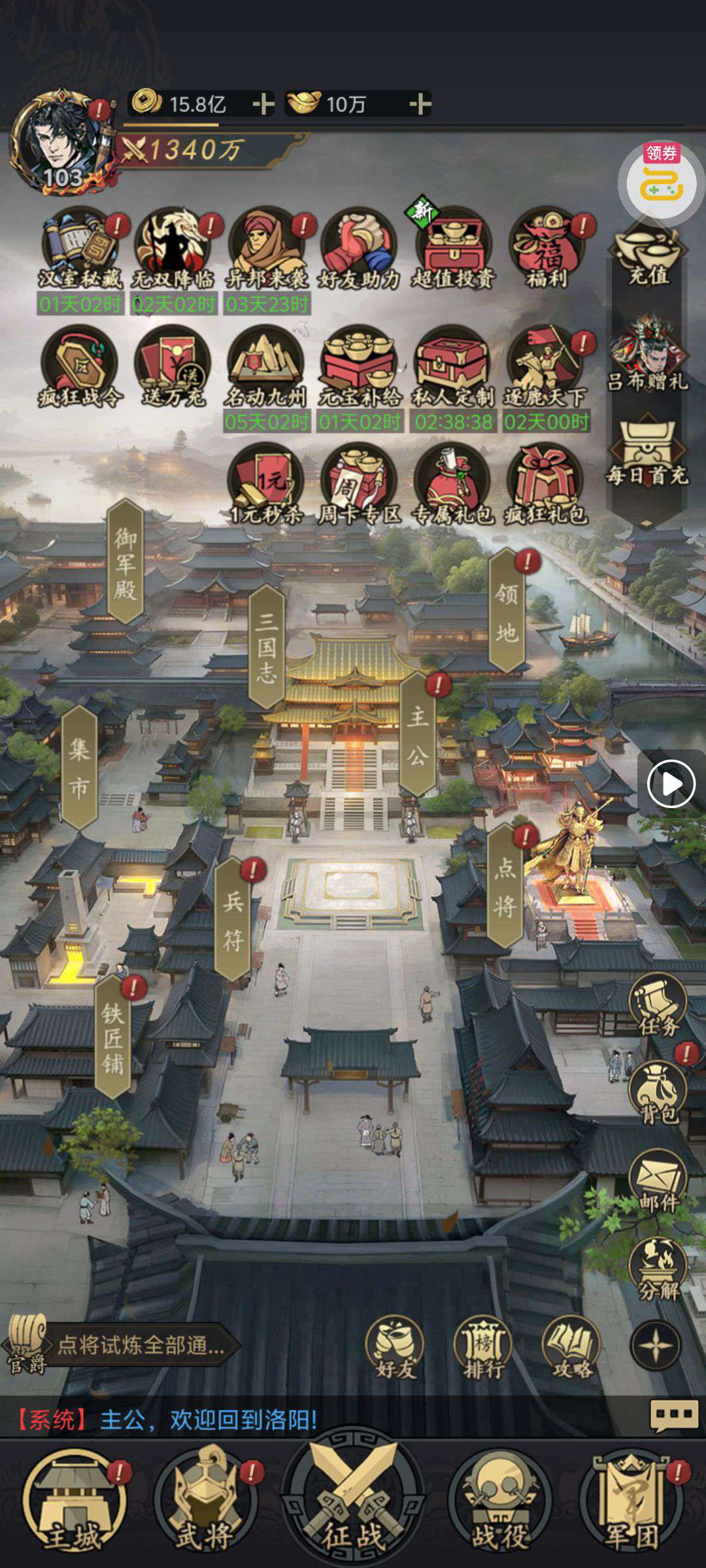Image resolution: width=706 pixels, height=1568 pixels.
Task: Enter the 铁匠铺 blacksmith
Action: pos(112,1039)
